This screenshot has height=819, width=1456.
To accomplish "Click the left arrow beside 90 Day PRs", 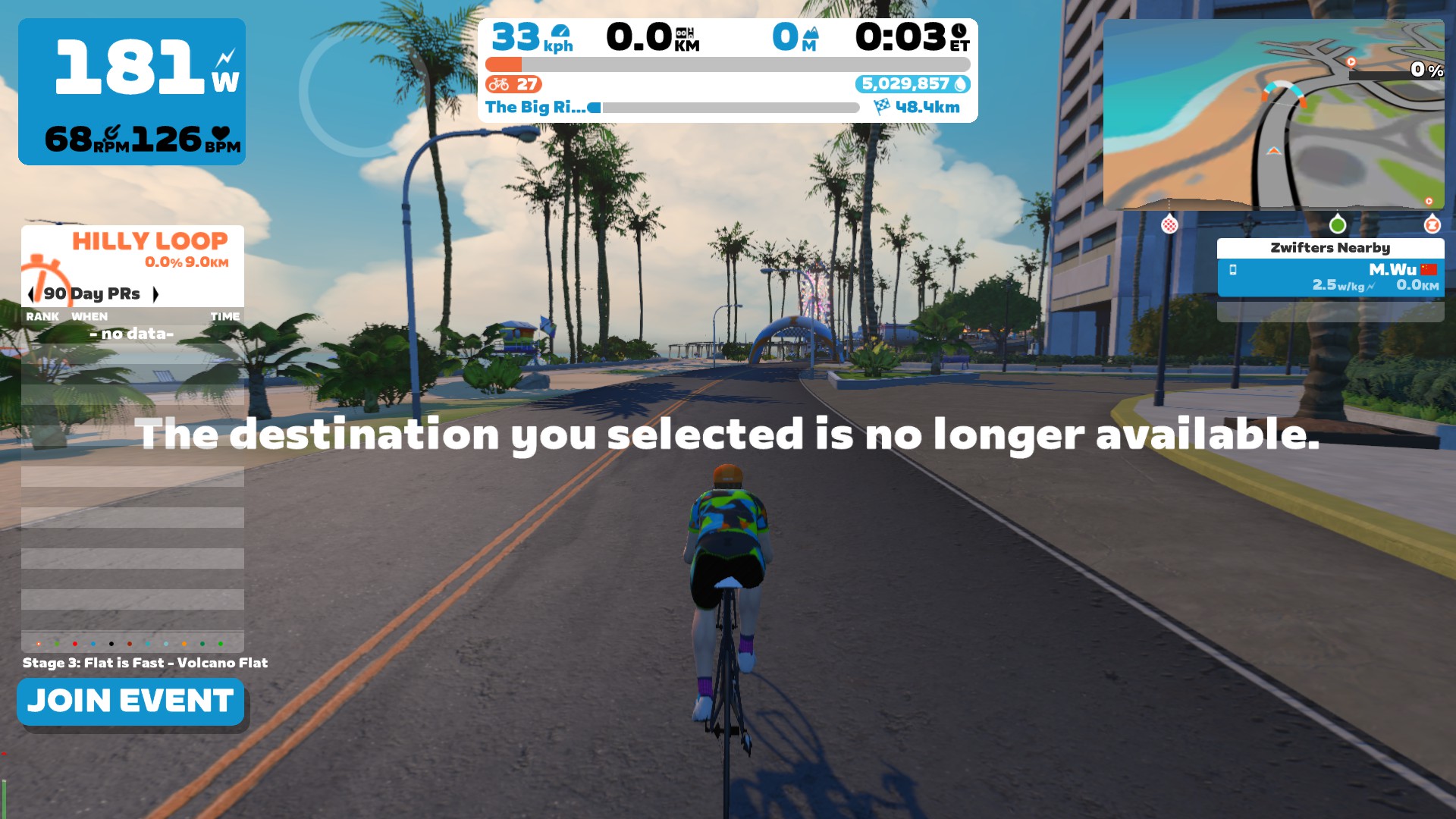I will 32,293.
